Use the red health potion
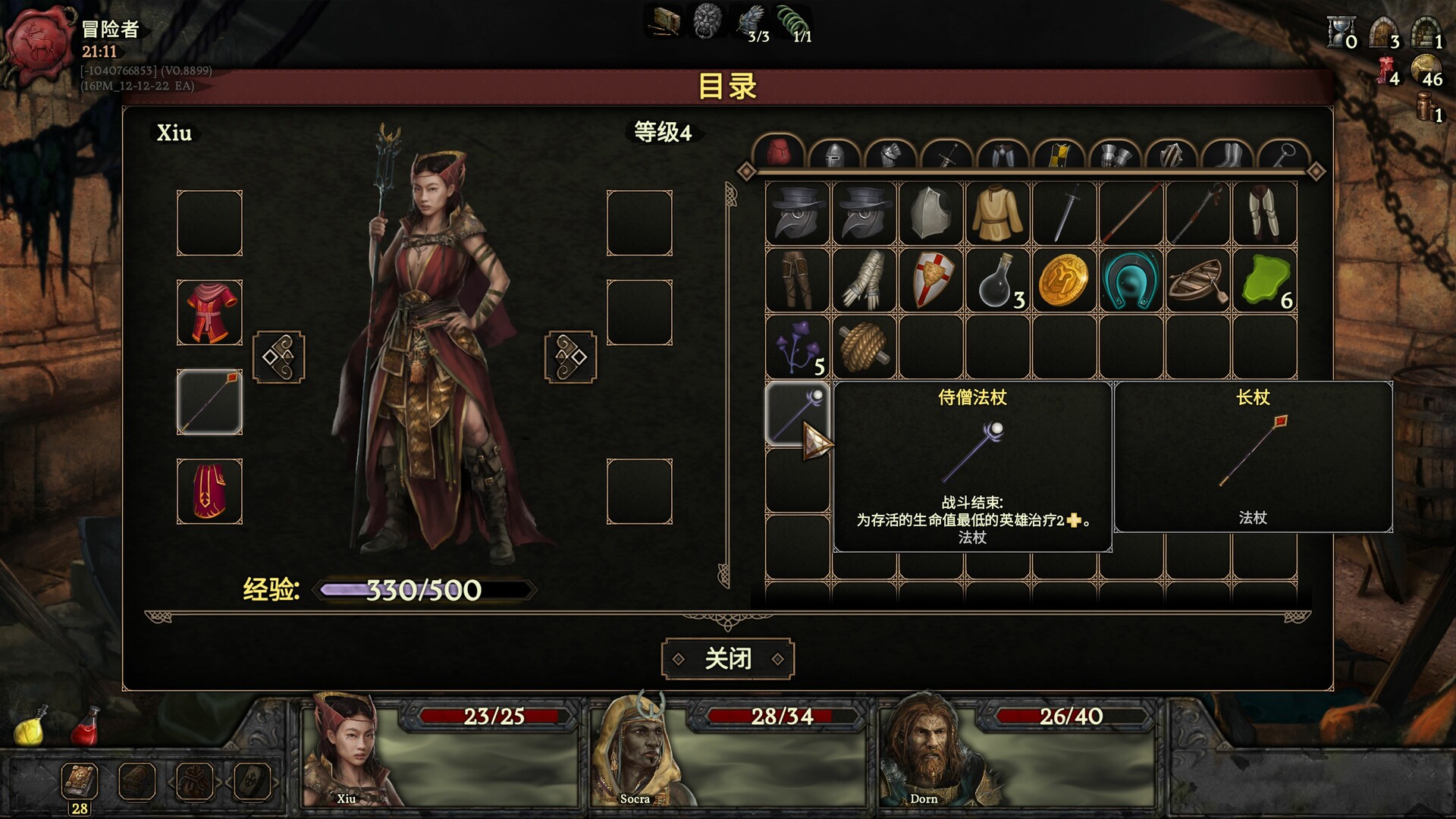 tap(86, 726)
